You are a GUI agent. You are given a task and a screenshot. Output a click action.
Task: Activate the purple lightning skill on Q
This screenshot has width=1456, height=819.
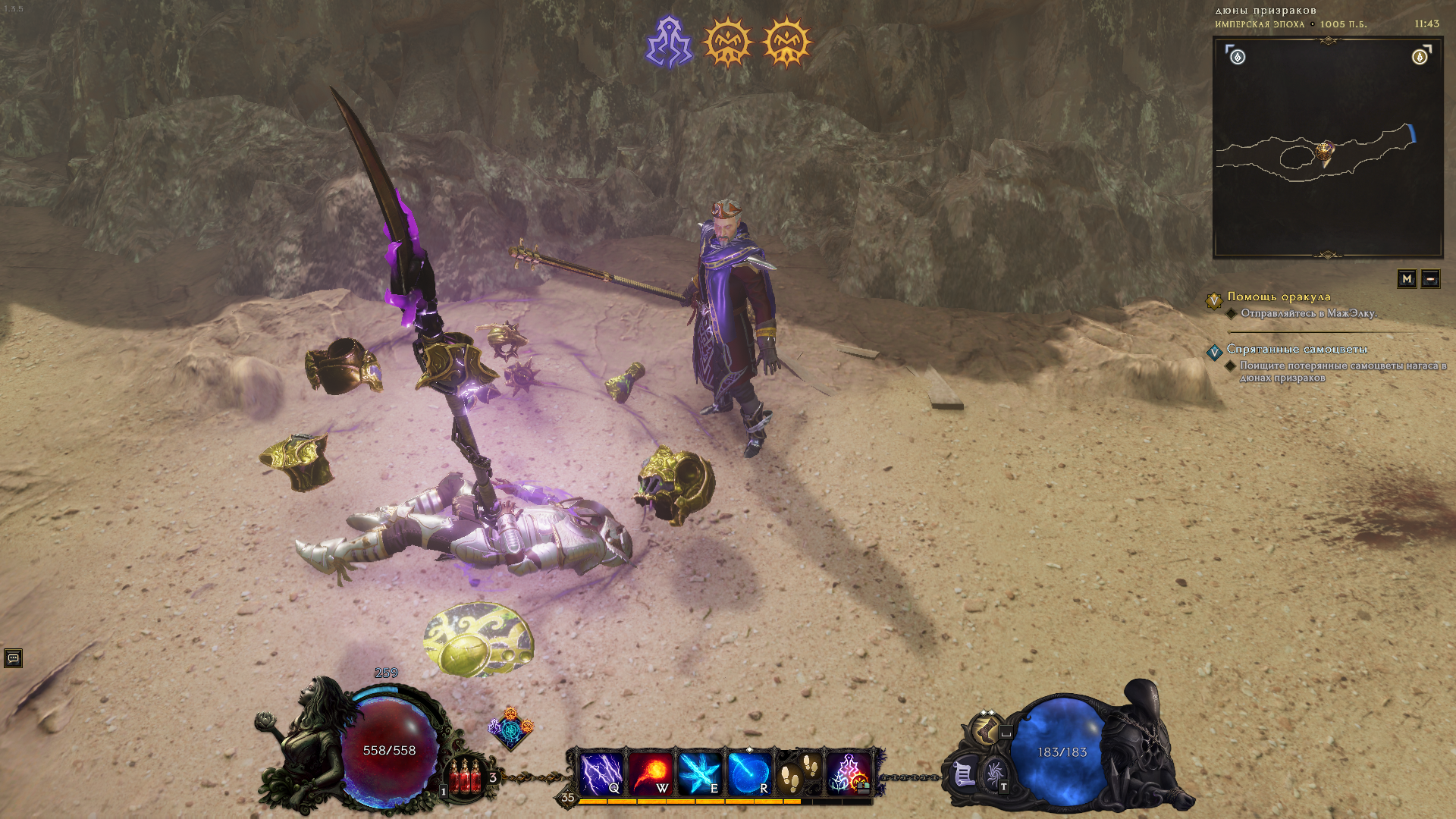click(x=602, y=773)
